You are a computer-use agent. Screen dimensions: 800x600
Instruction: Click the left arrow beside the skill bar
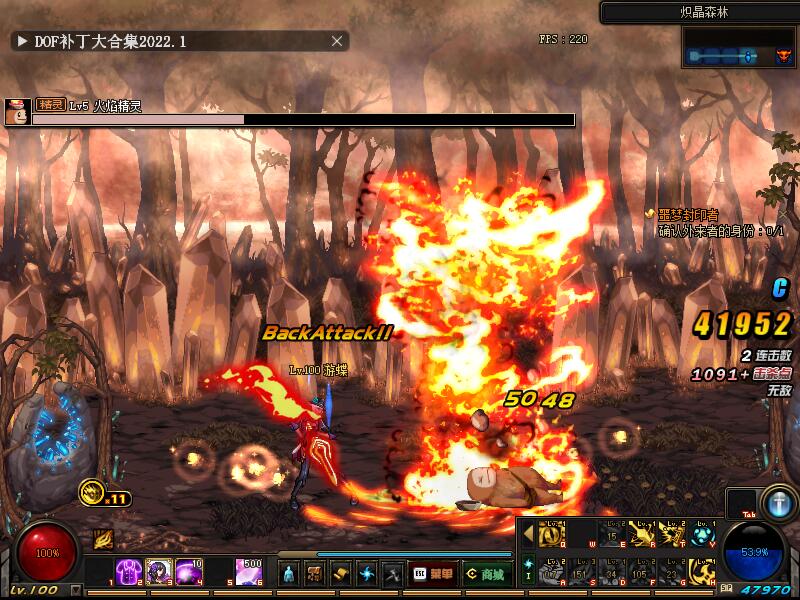528,535
